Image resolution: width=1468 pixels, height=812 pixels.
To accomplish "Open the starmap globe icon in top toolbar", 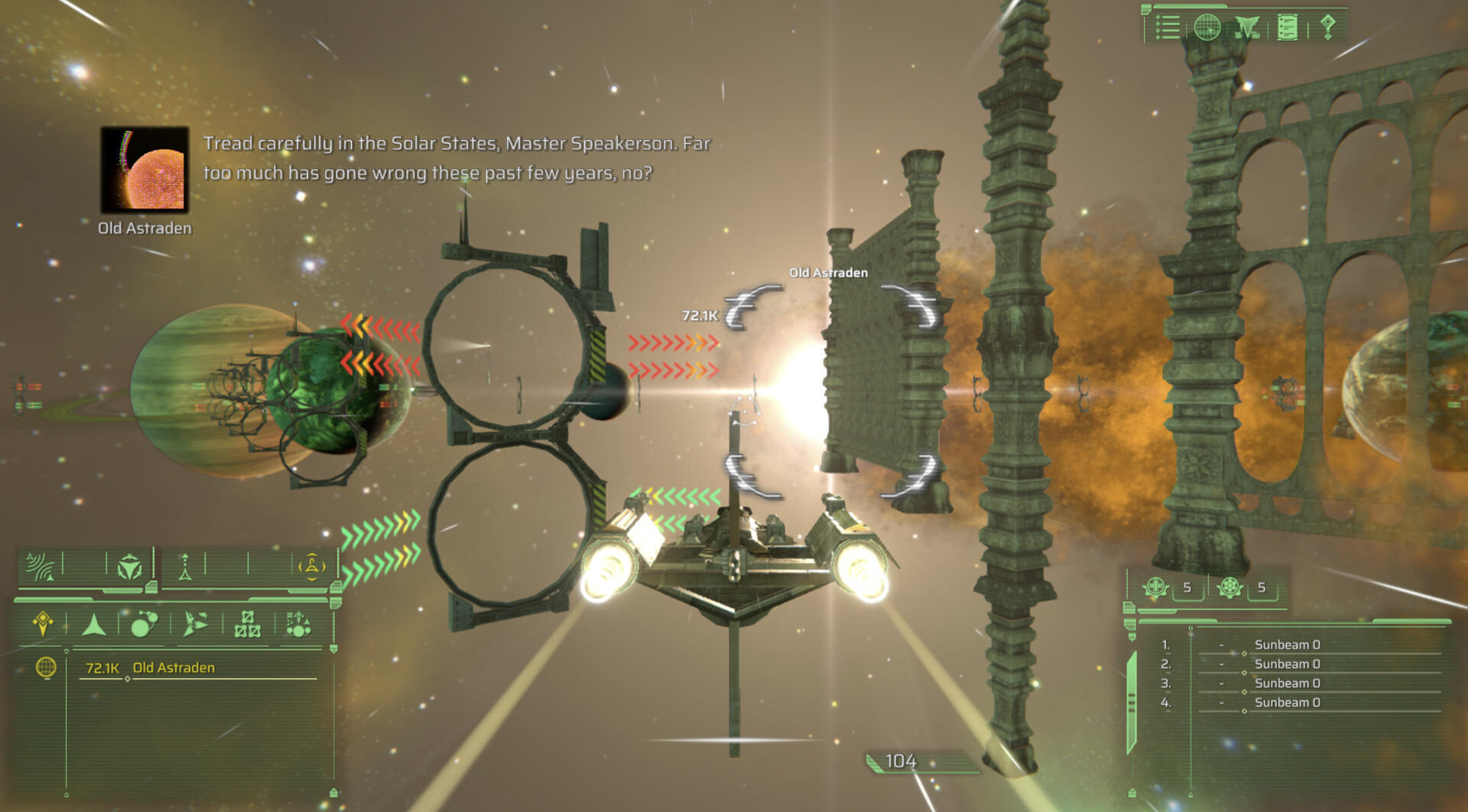I will click(x=1207, y=28).
